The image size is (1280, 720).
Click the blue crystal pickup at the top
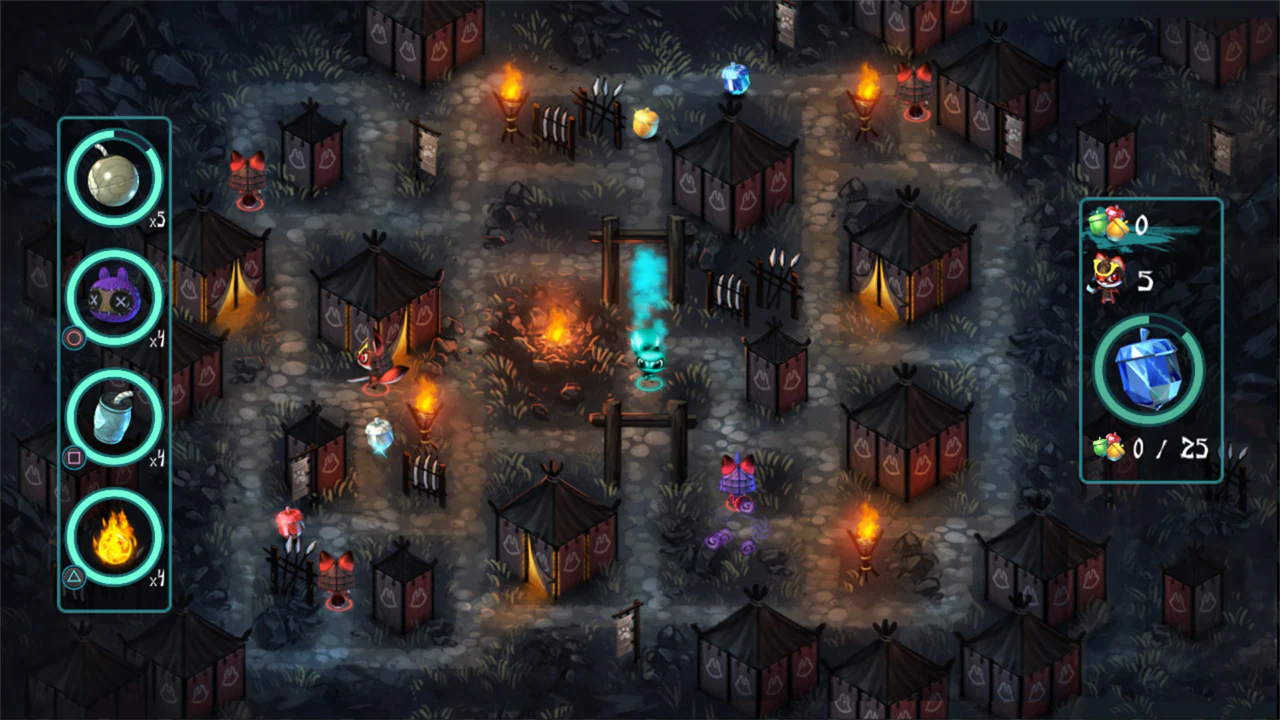(736, 80)
